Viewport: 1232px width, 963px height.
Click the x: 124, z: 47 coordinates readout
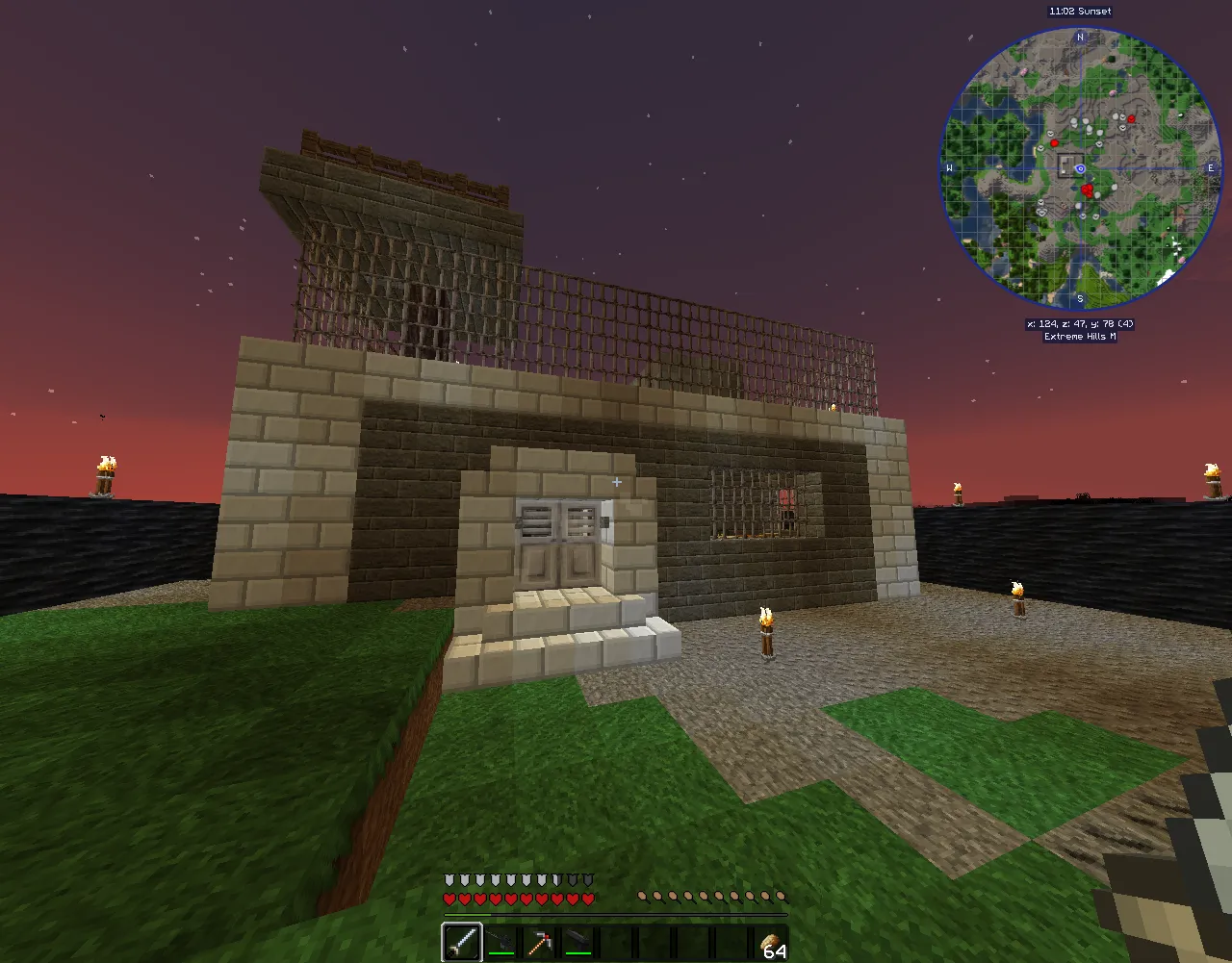pos(1080,324)
